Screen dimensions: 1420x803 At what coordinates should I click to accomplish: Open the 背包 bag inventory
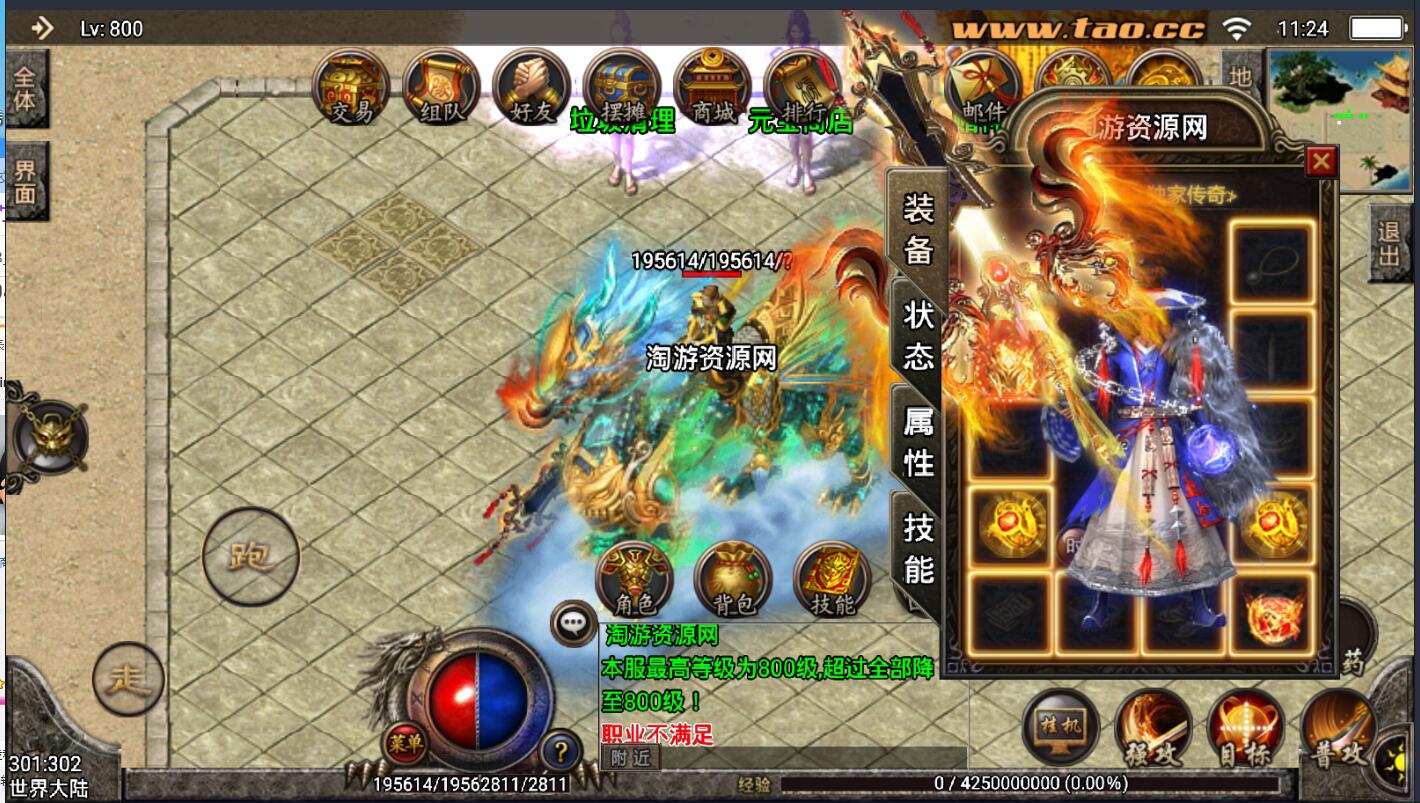click(x=733, y=578)
